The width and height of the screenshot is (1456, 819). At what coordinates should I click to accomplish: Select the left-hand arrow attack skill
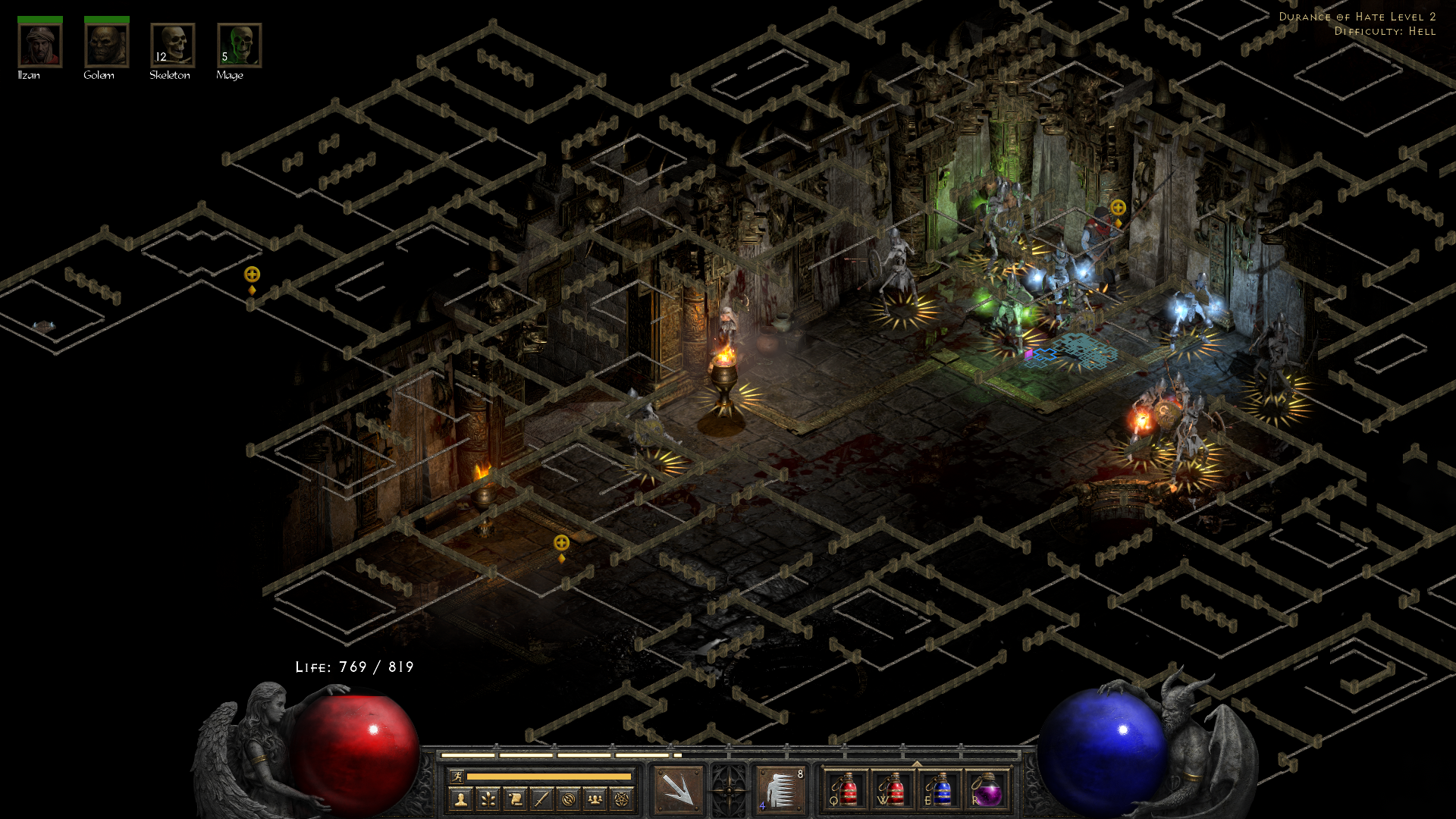click(676, 789)
